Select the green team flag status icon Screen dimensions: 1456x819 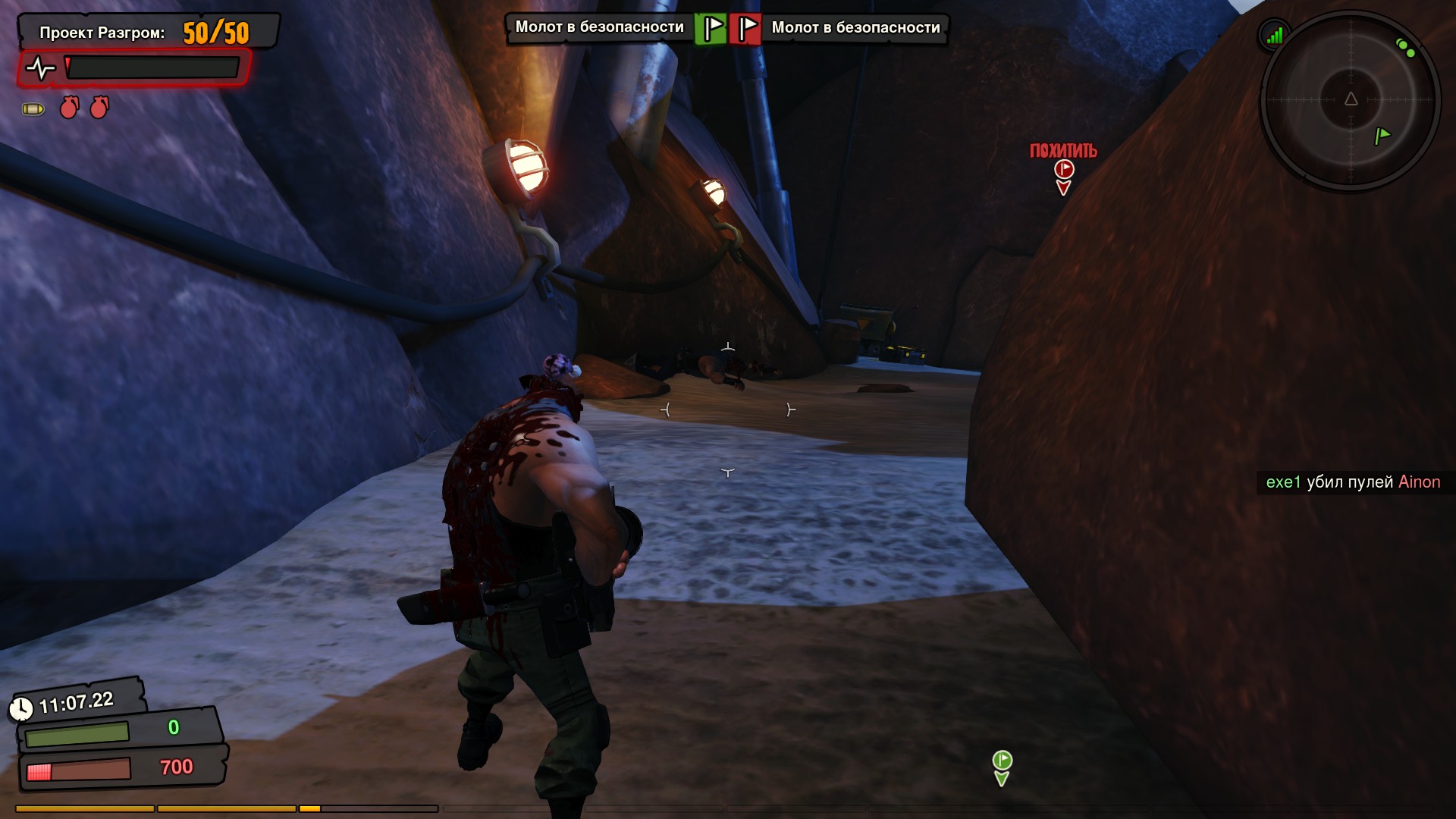[711, 29]
